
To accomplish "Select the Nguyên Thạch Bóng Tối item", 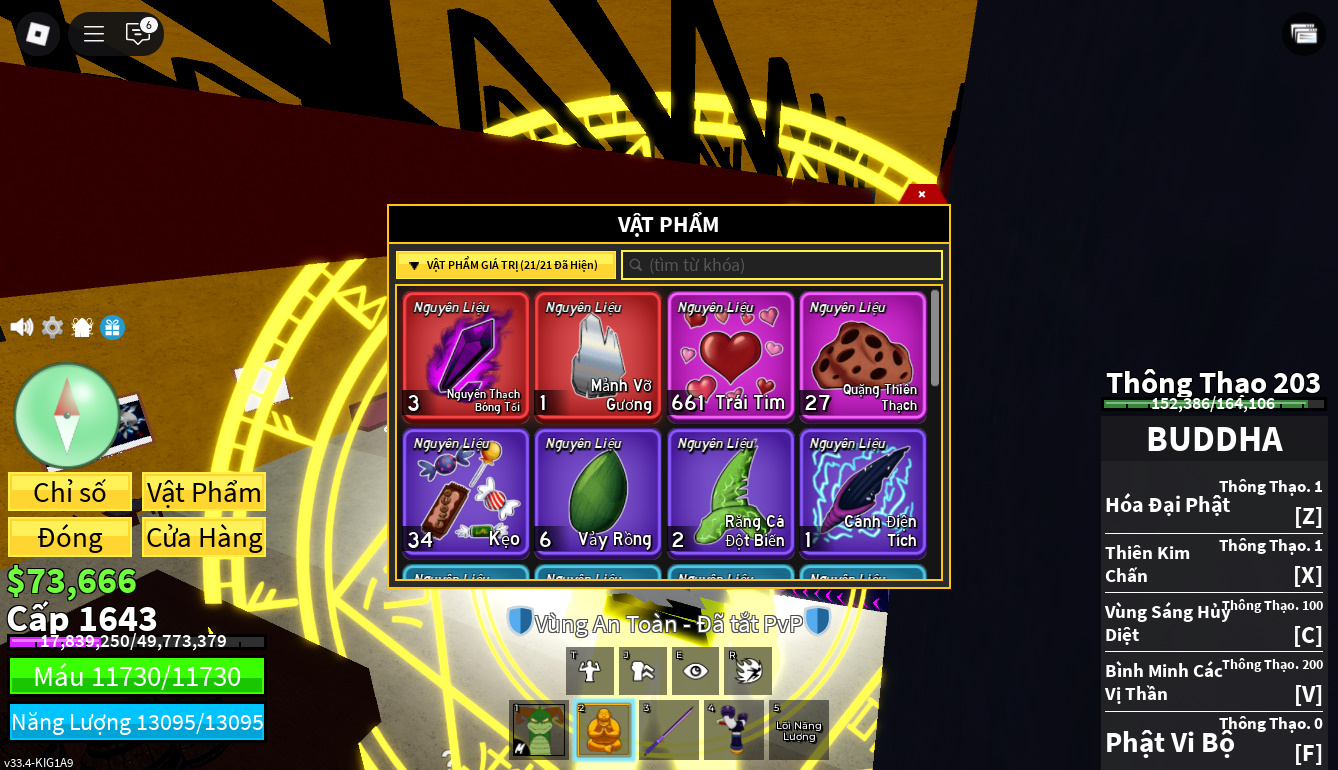I will [x=465, y=355].
